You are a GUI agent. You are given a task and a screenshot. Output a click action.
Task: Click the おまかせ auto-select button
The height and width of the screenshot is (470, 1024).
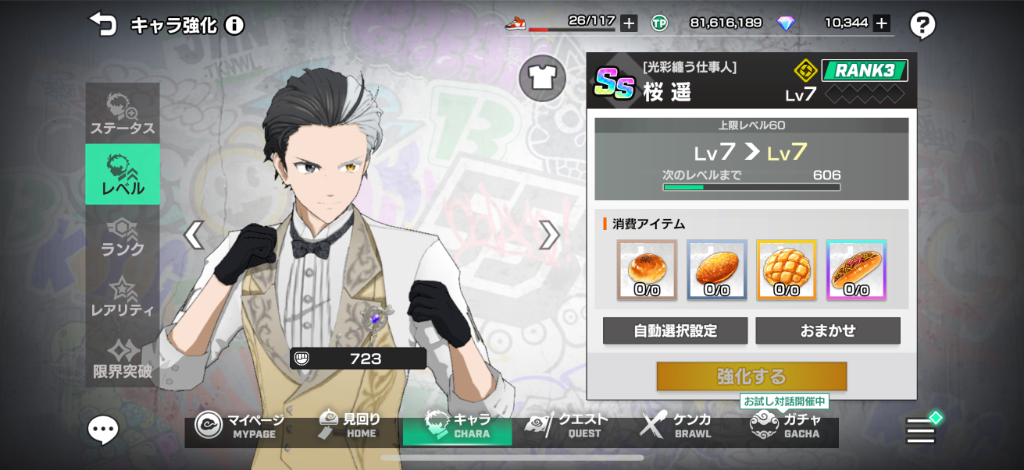point(827,331)
